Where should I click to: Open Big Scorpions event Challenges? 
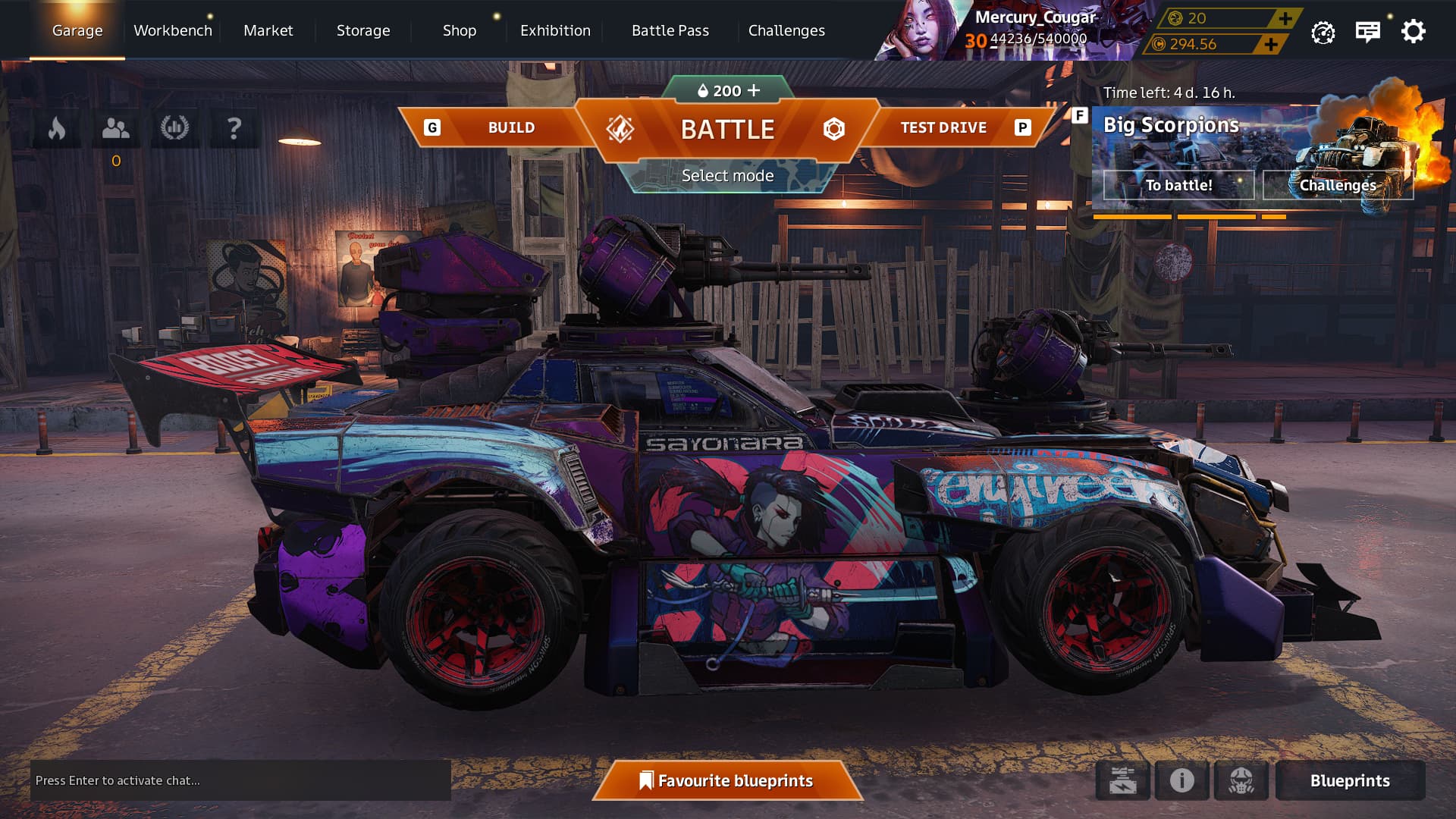point(1337,185)
